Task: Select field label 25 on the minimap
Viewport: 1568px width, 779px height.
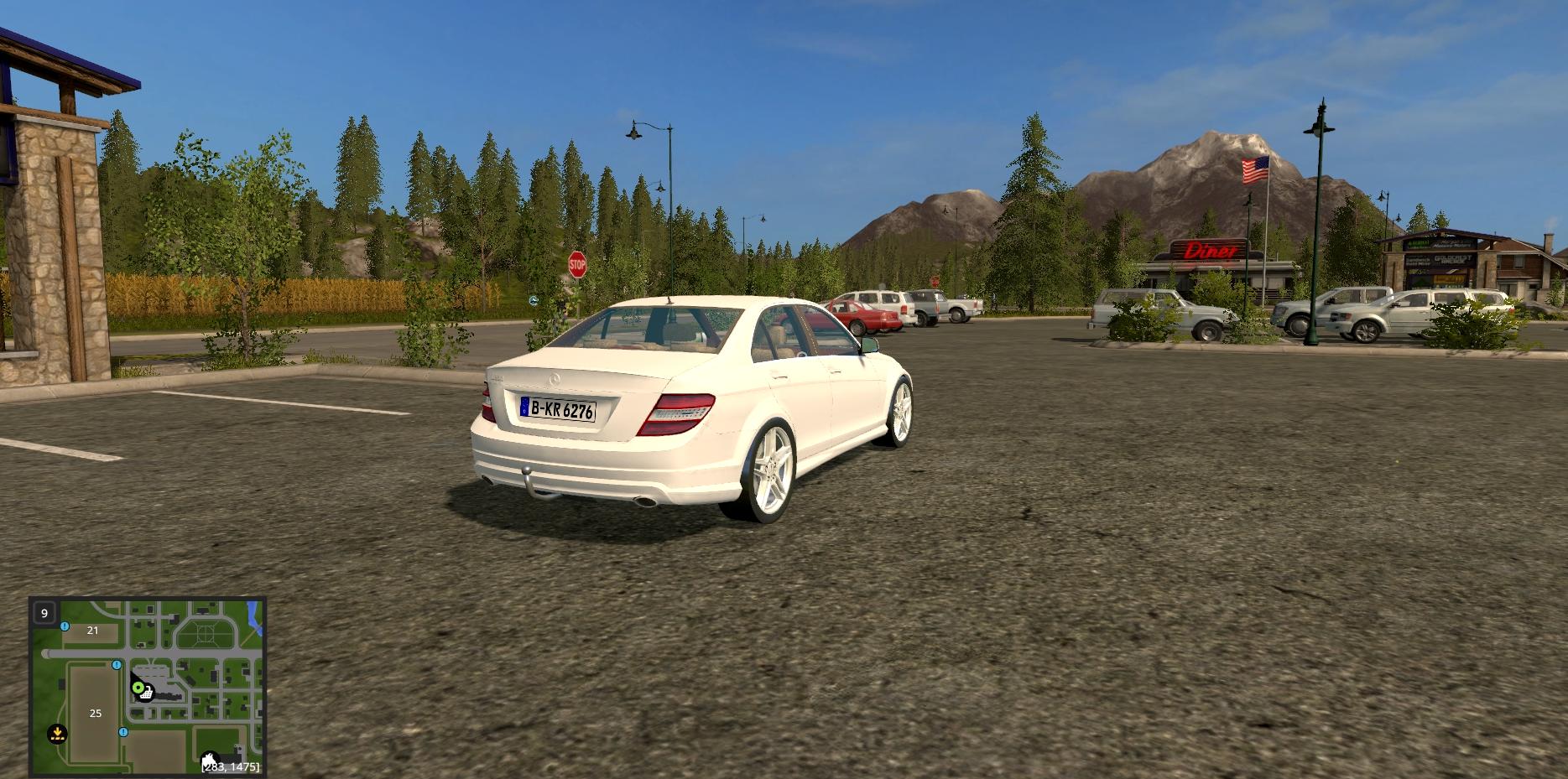Action: [x=96, y=714]
